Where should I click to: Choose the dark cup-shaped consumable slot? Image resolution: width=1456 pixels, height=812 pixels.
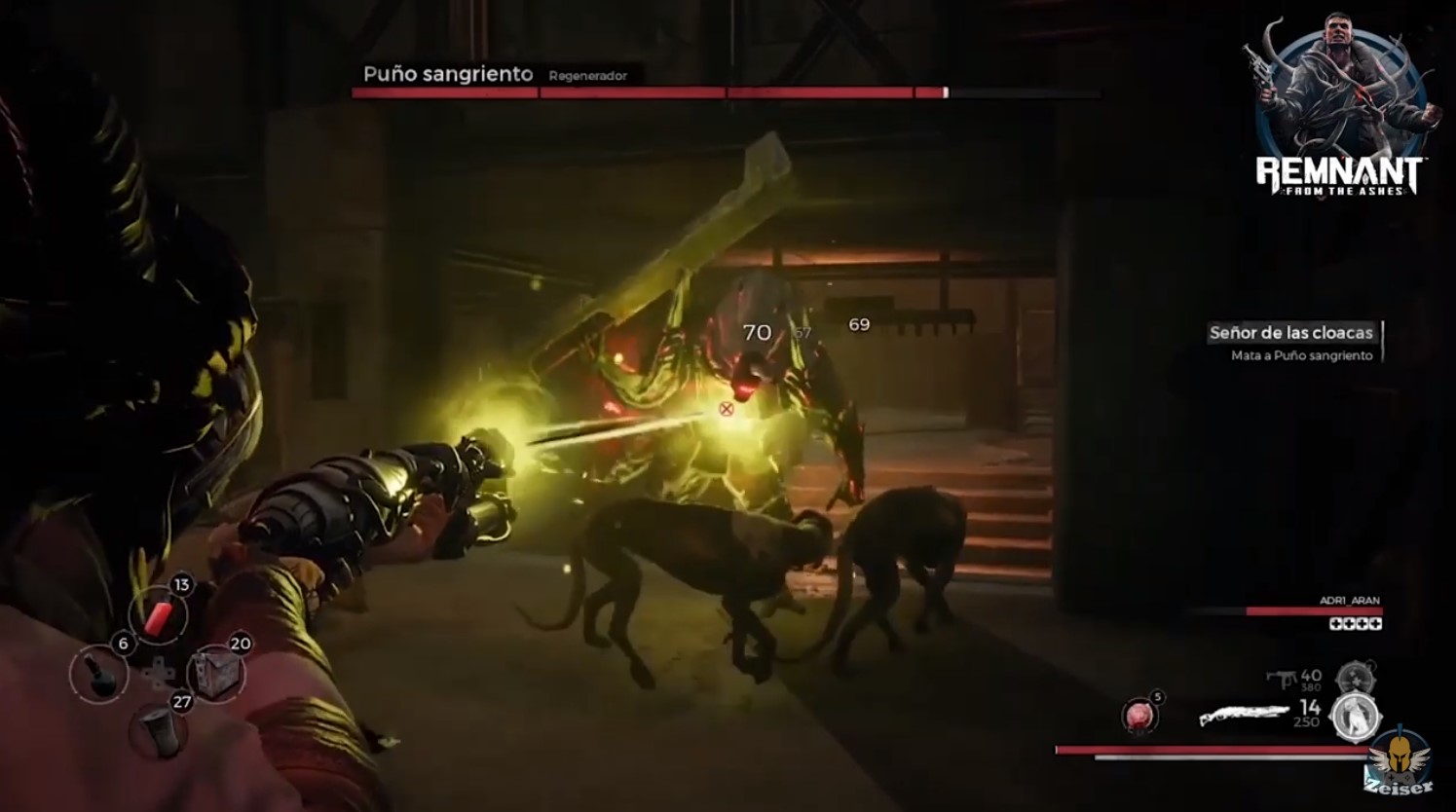point(158,729)
